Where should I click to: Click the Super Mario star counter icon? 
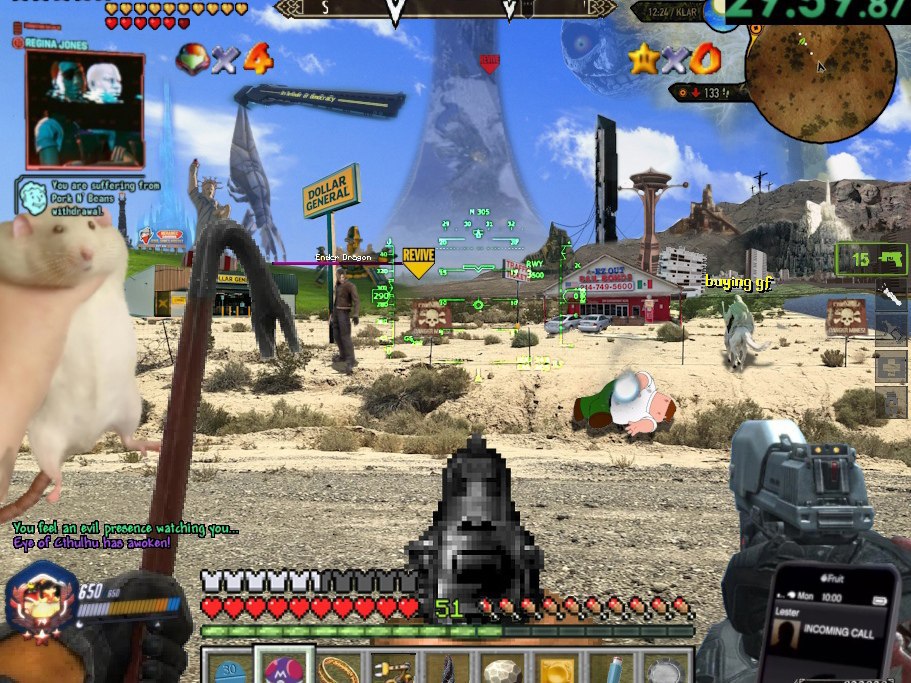tap(644, 59)
